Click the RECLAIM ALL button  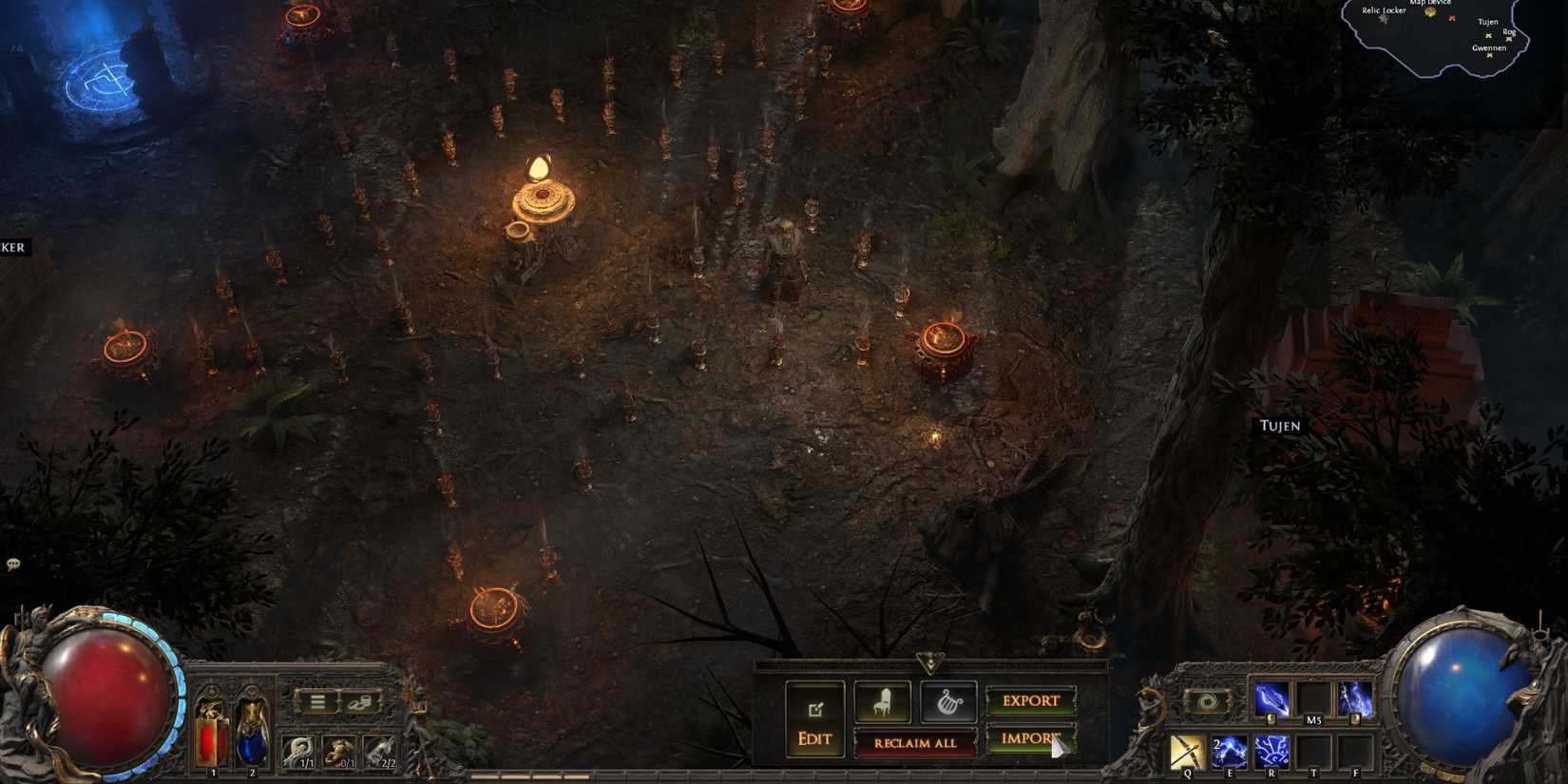[x=915, y=743]
